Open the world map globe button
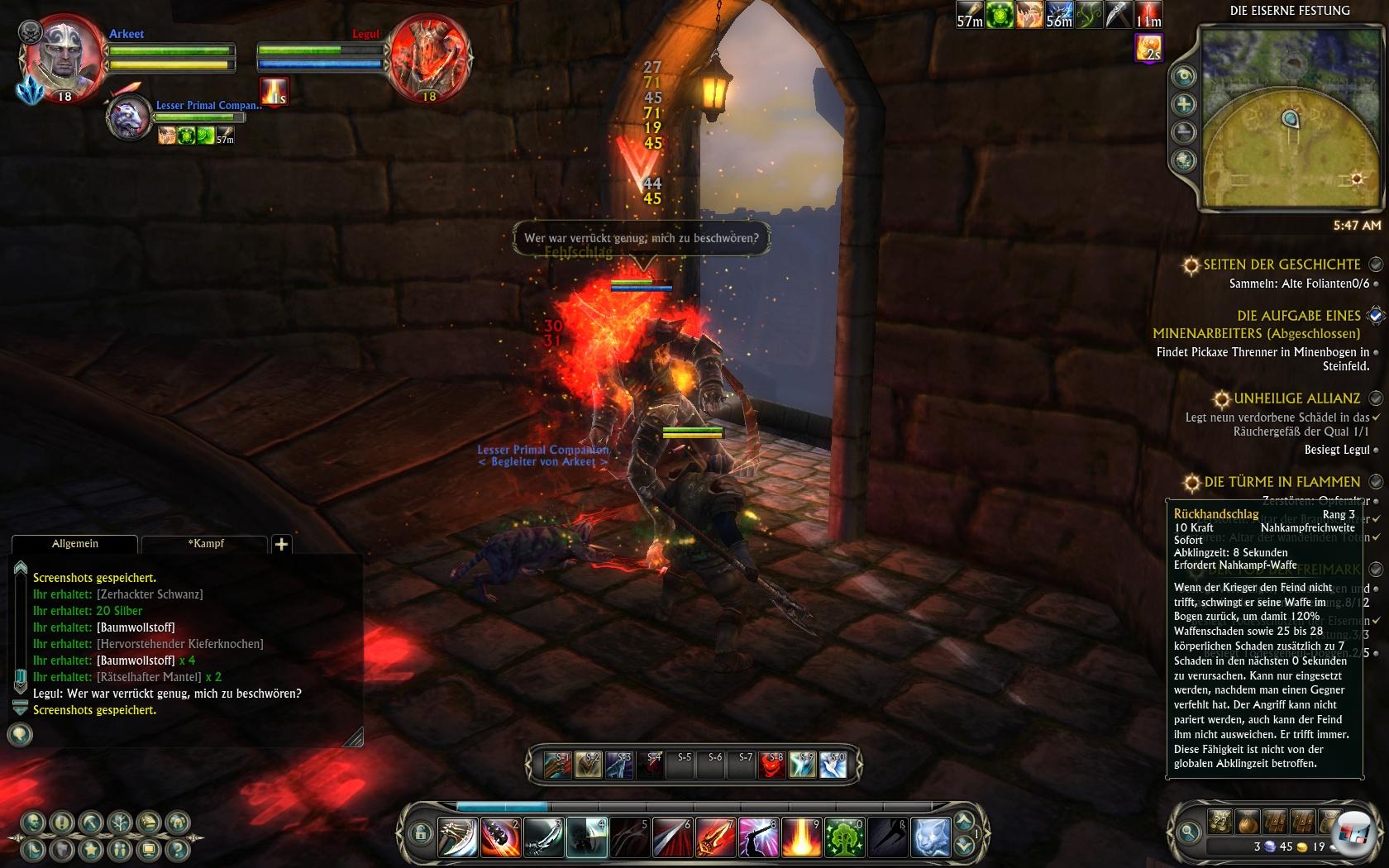Viewport: 1389px width, 868px height. 1185,159
